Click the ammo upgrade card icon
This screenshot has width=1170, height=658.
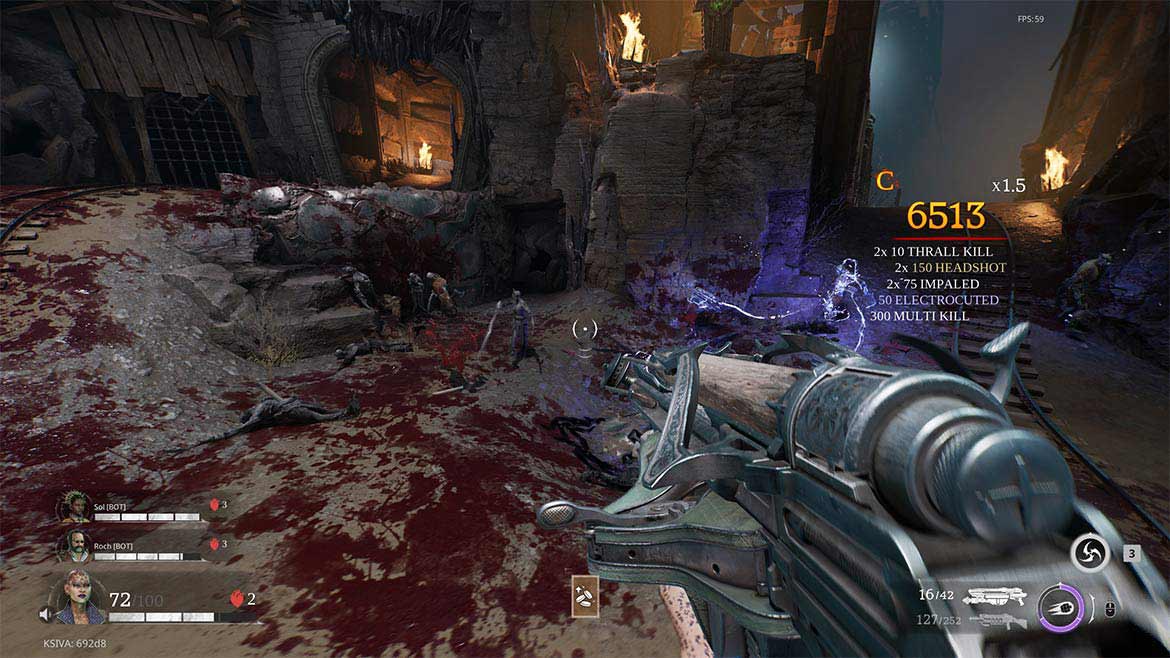pyautogui.click(x=585, y=595)
